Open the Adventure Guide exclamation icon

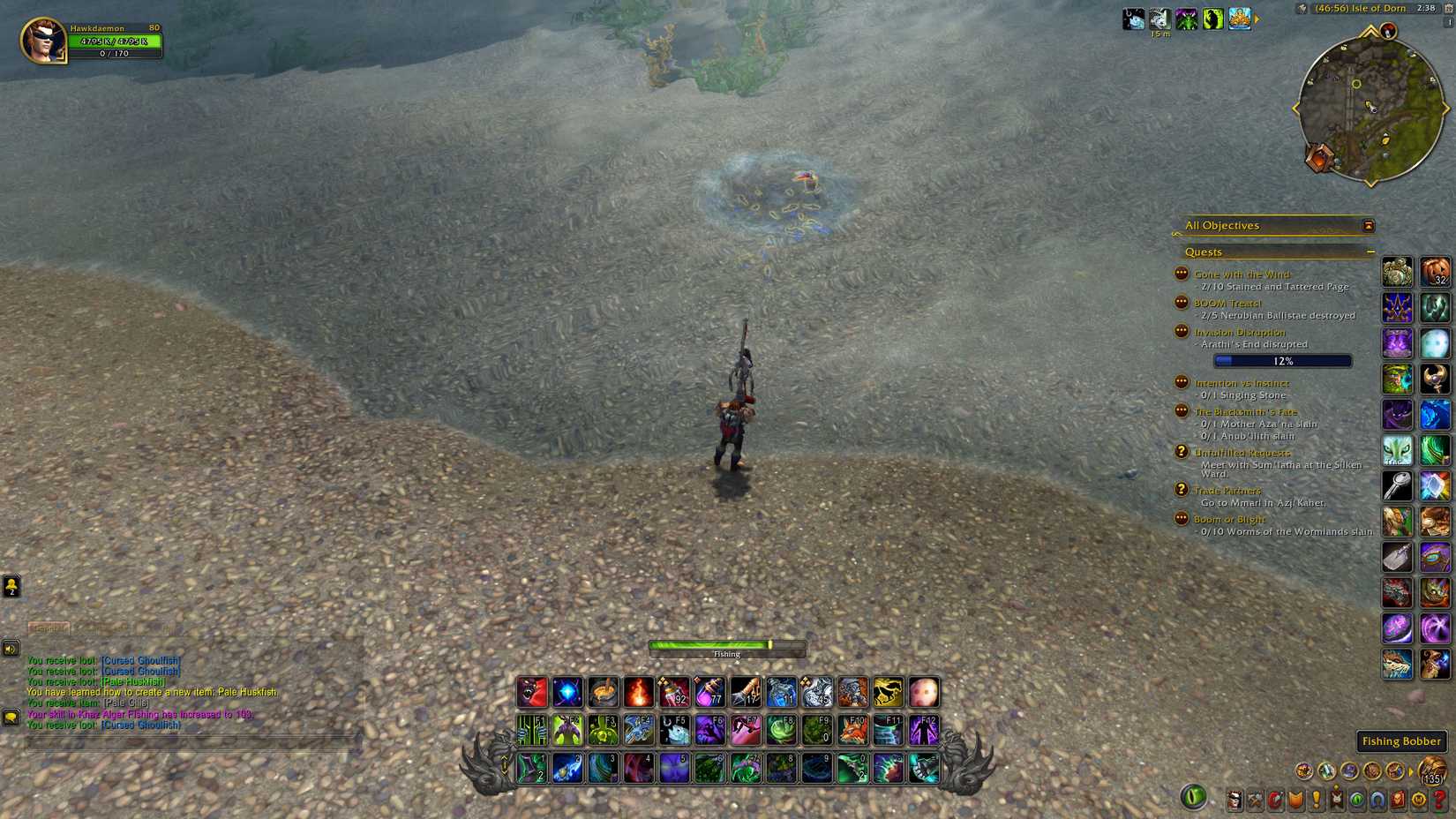[x=1315, y=800]
